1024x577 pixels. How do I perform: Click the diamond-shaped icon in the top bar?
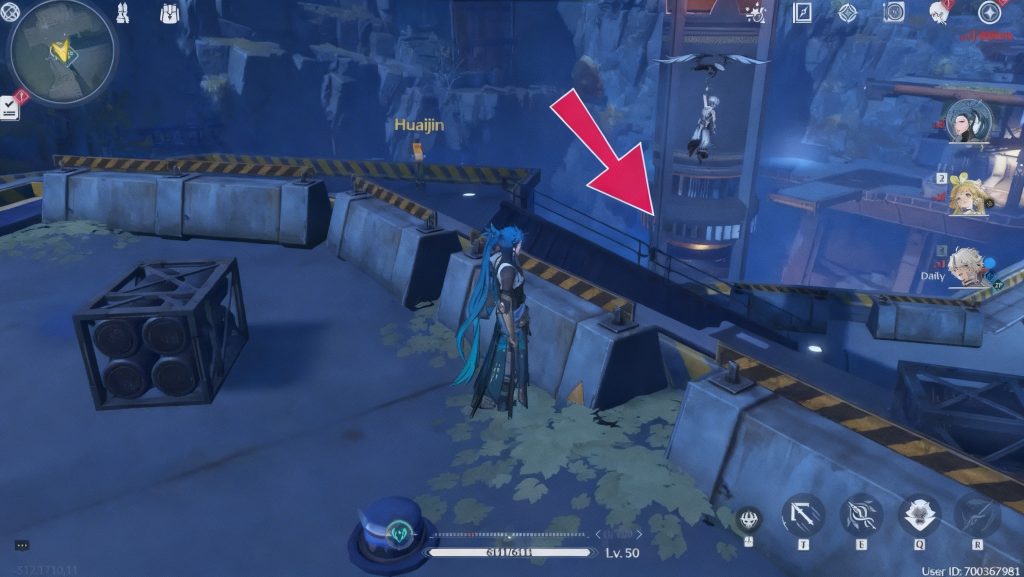click(x=847, y=13)
